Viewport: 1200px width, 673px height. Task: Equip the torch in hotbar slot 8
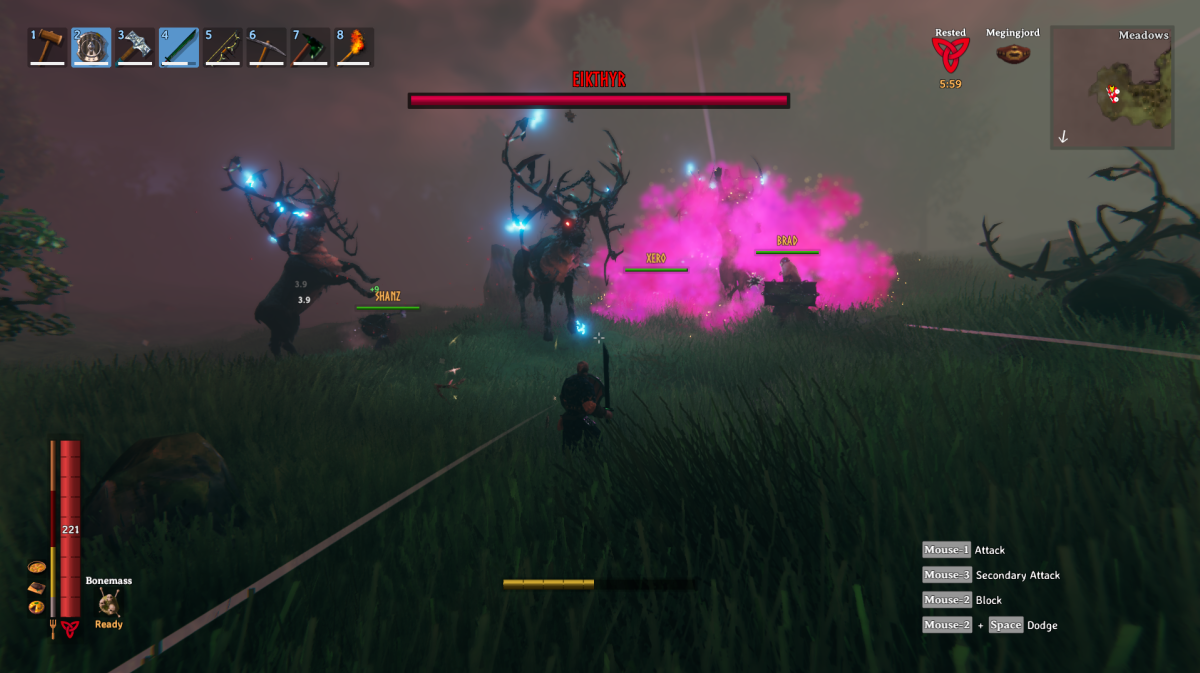tap(355, 47)
